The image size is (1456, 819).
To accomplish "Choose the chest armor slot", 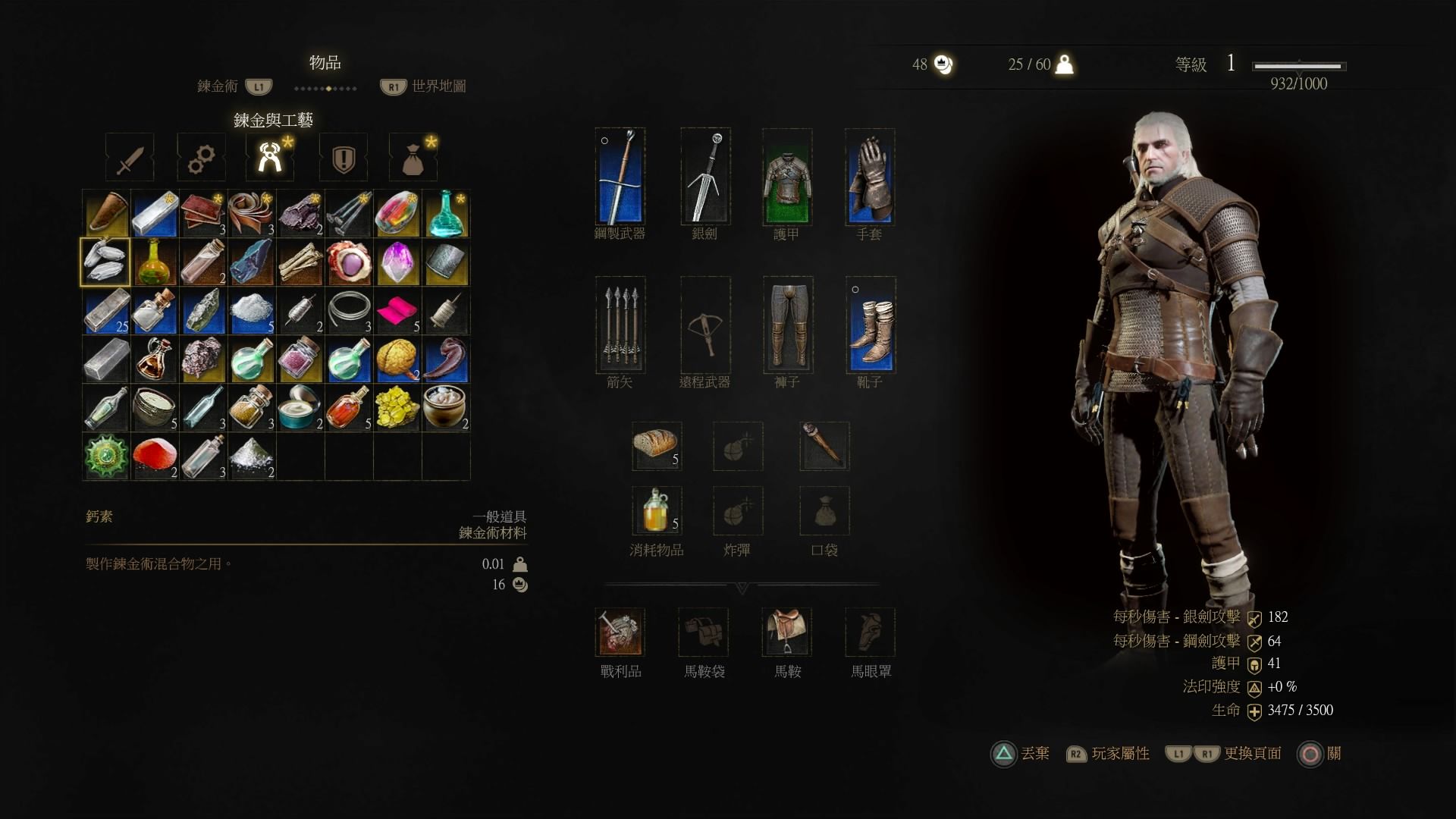I will 787,176.
